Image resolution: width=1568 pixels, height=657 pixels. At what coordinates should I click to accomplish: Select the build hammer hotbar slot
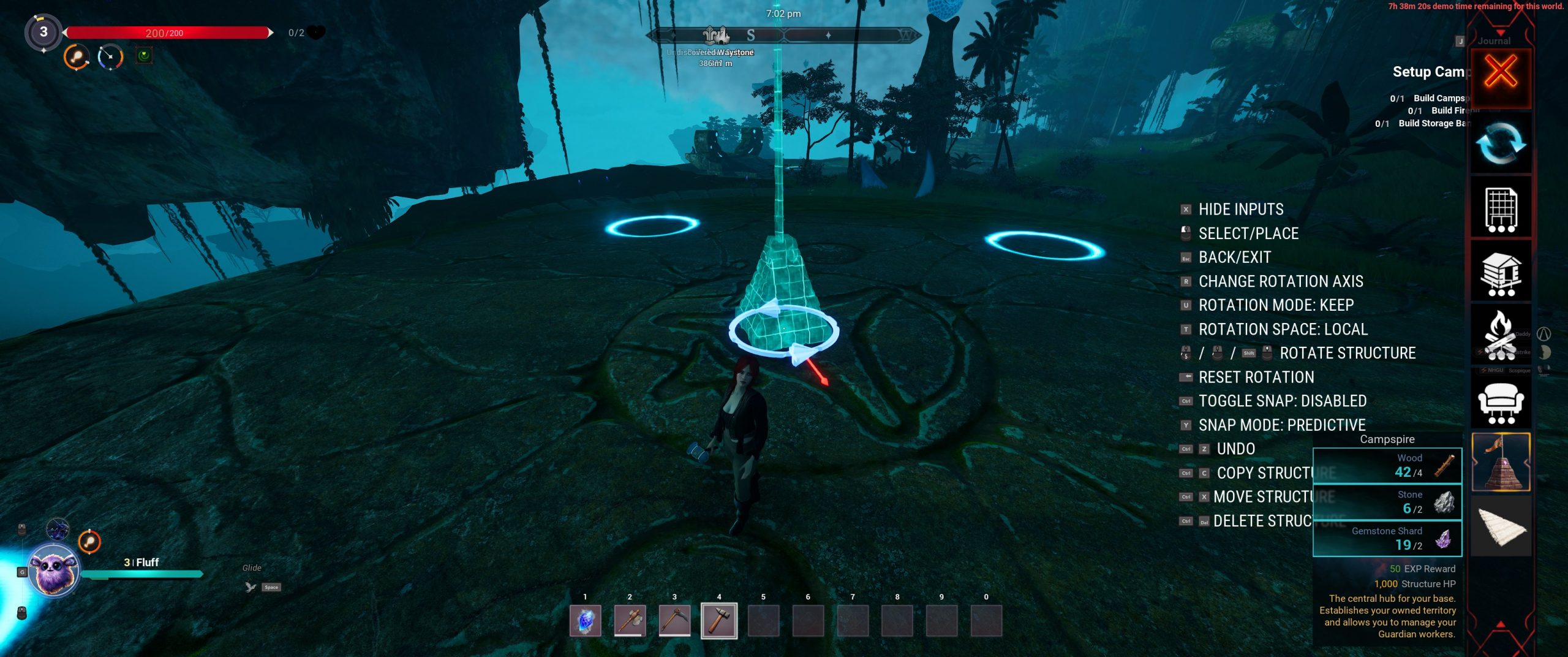point(719,621)
